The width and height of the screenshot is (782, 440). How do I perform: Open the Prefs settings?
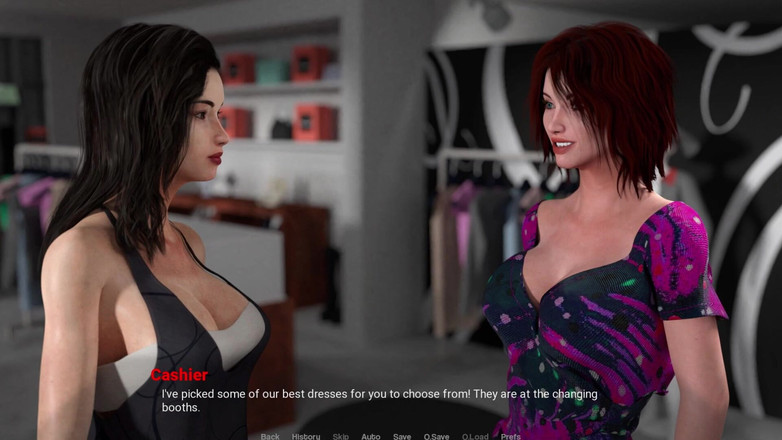(511, 436)
